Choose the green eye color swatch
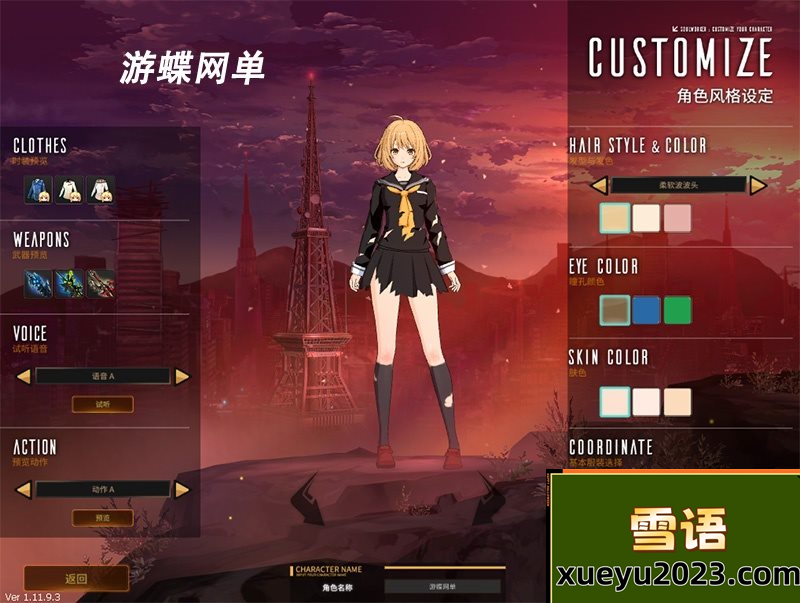 tap(677, 310)
